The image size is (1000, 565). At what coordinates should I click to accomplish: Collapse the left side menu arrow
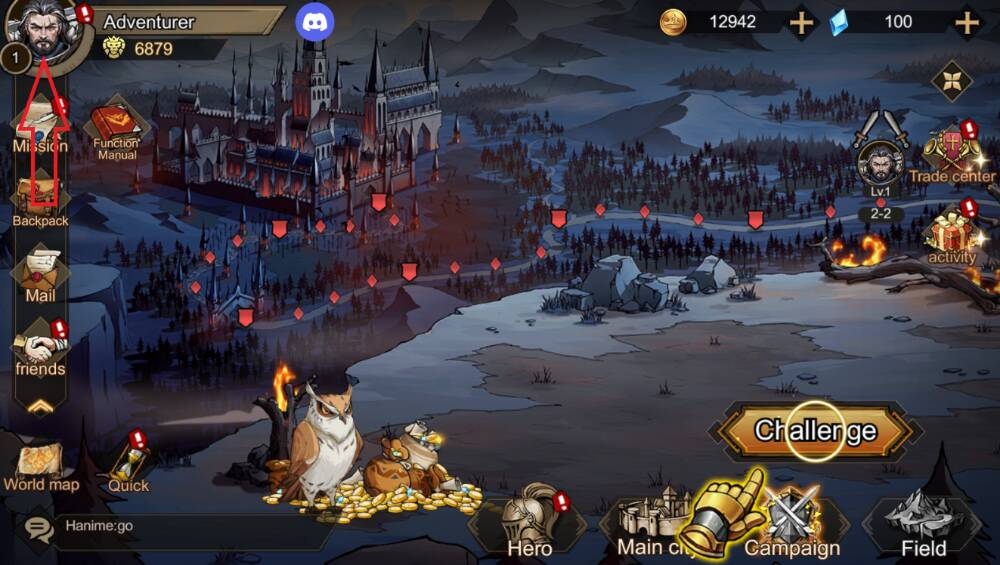pyautogui.click(x=40, y=406)
